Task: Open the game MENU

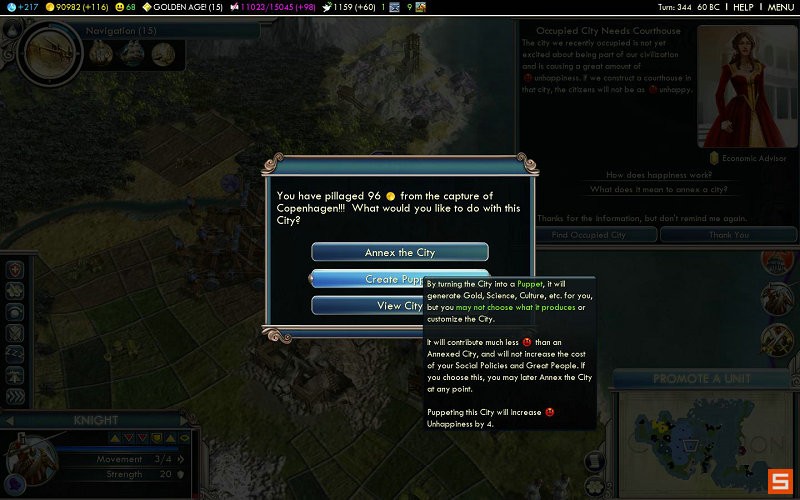Action: tap(780, 7)
